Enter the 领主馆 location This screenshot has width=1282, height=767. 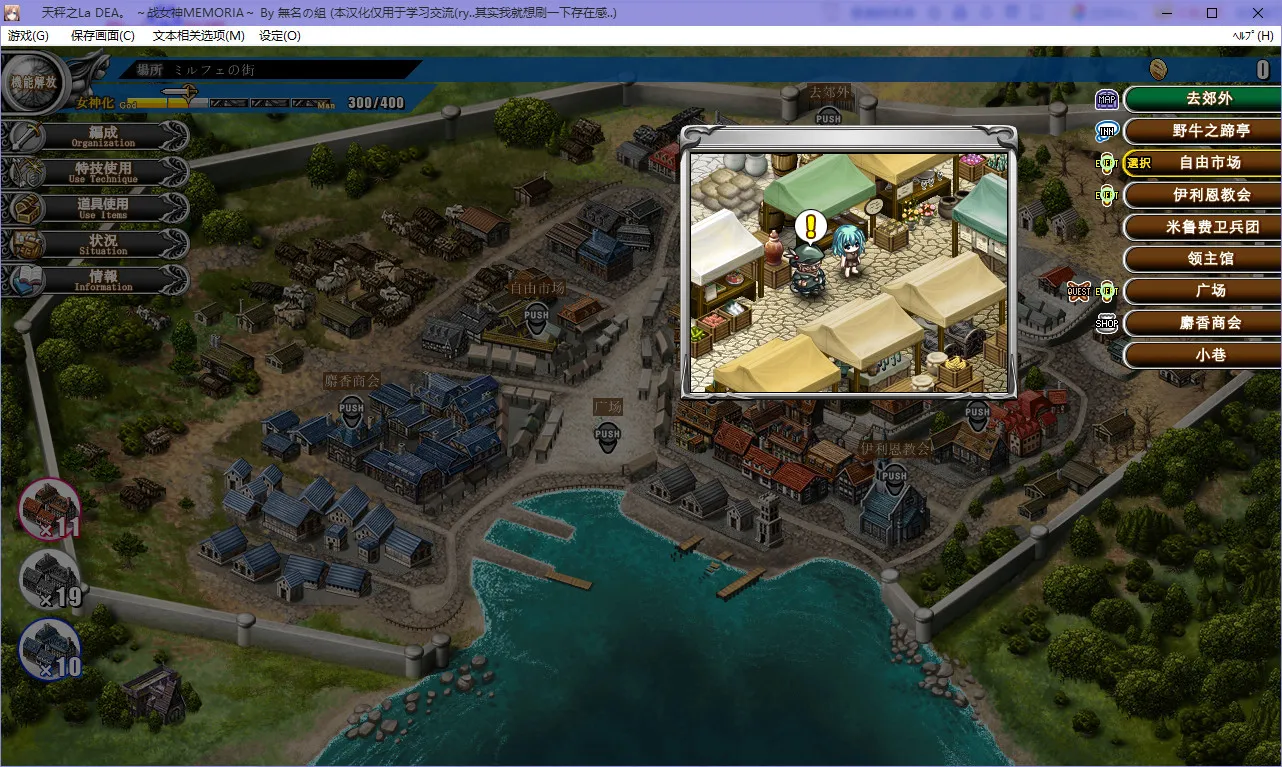coord(1203,259)
